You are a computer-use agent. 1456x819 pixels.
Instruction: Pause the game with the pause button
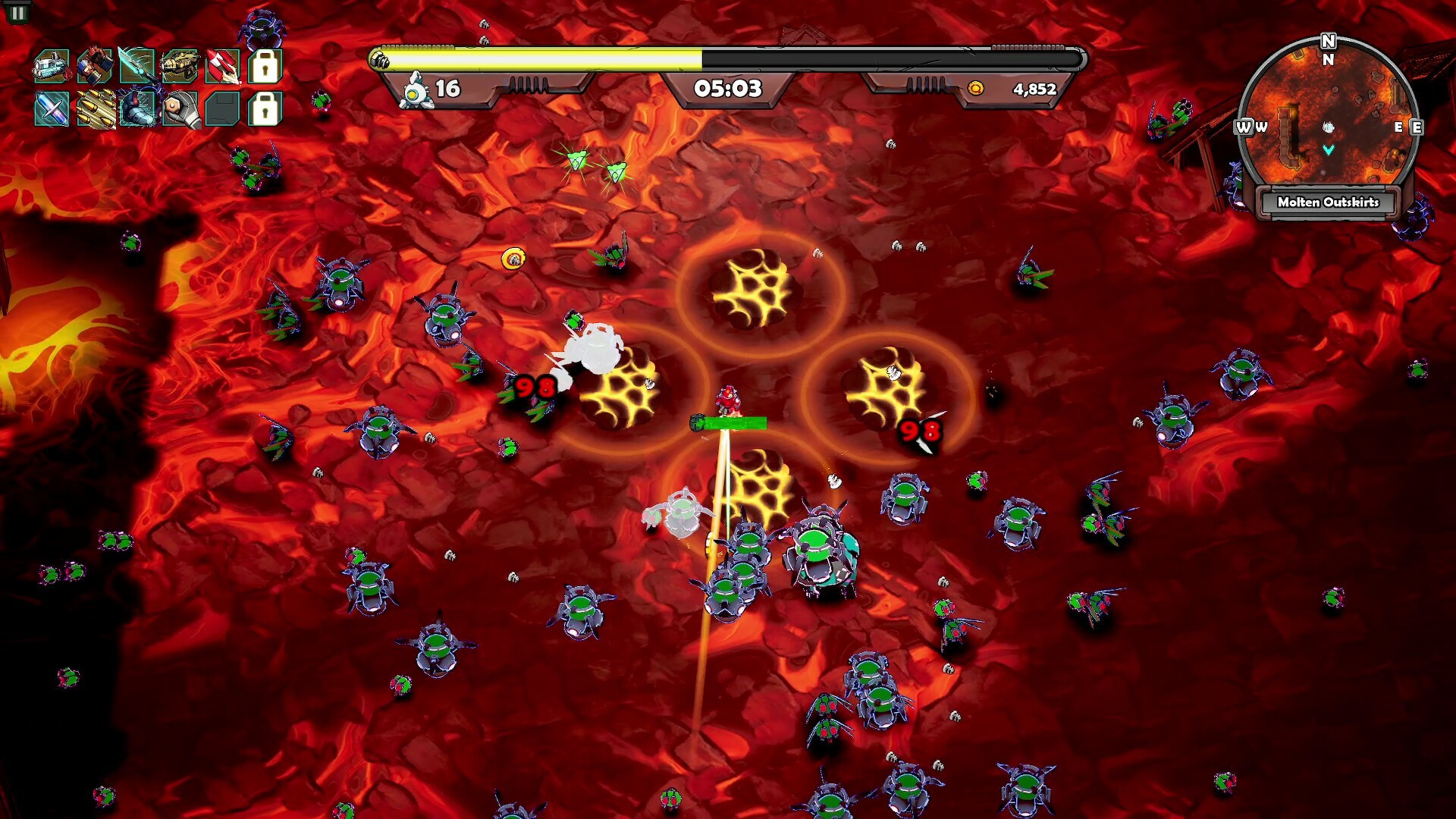coord(17,12)
